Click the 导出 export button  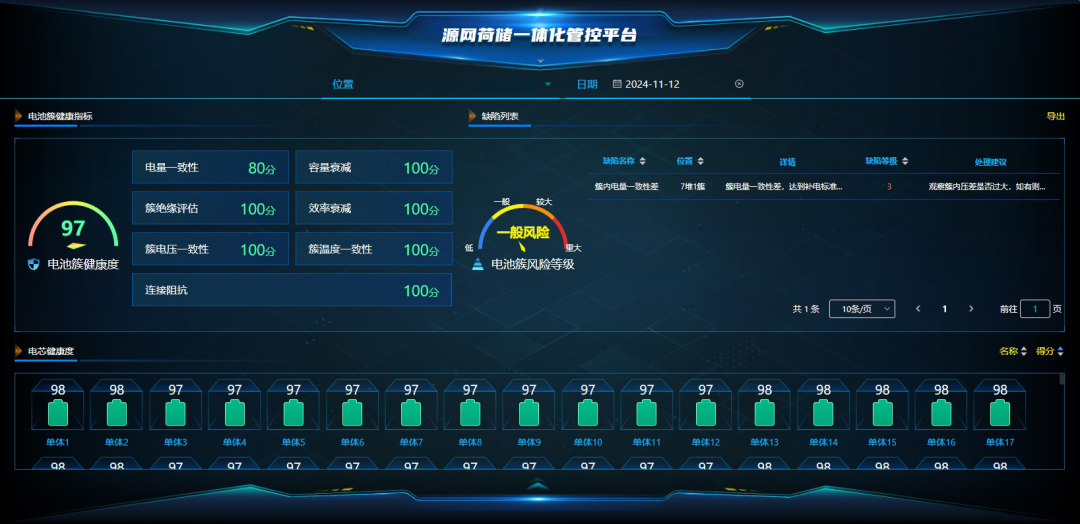(x=1055, y=116)
